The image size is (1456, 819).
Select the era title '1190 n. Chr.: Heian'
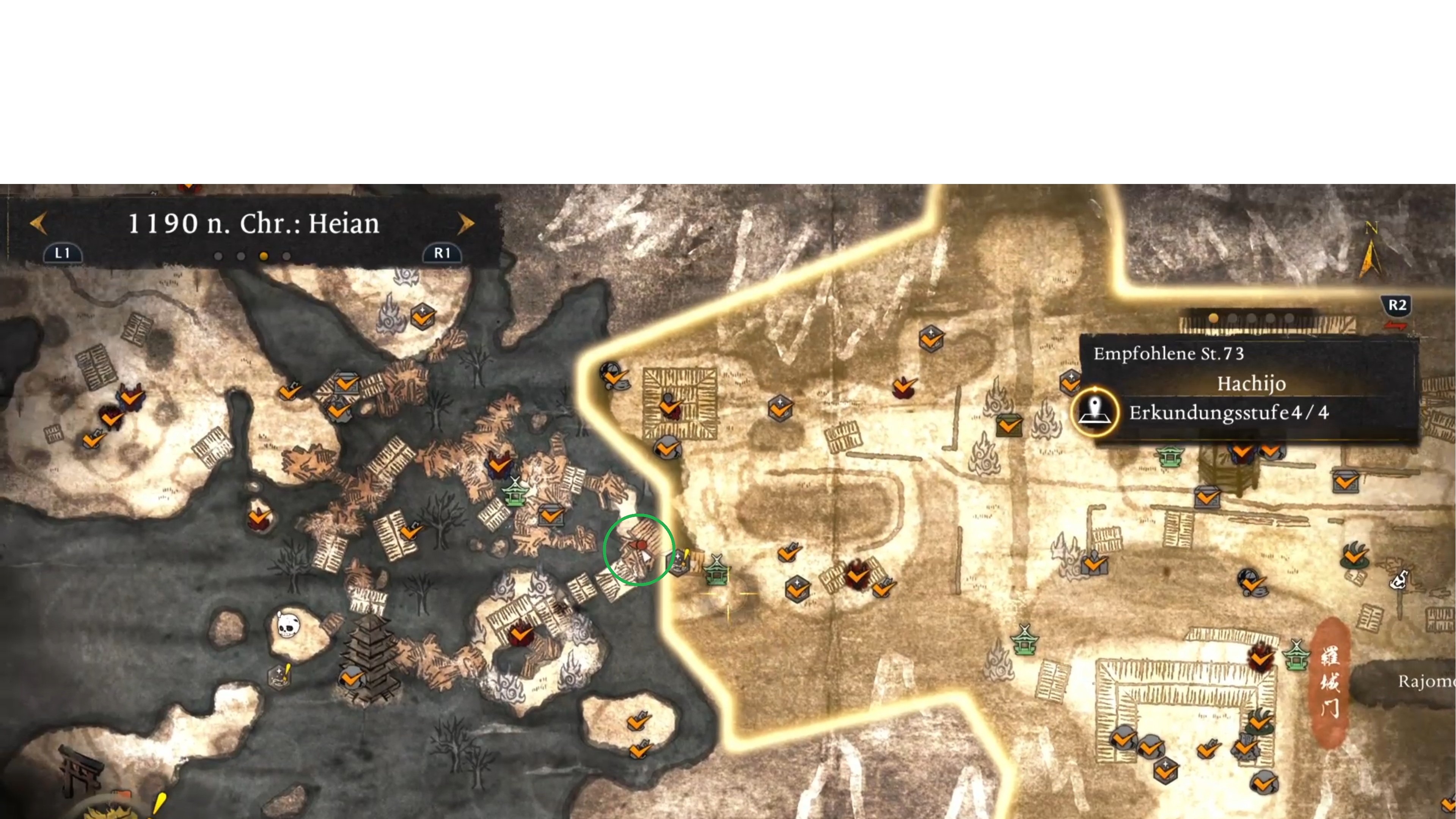(253, 224)
